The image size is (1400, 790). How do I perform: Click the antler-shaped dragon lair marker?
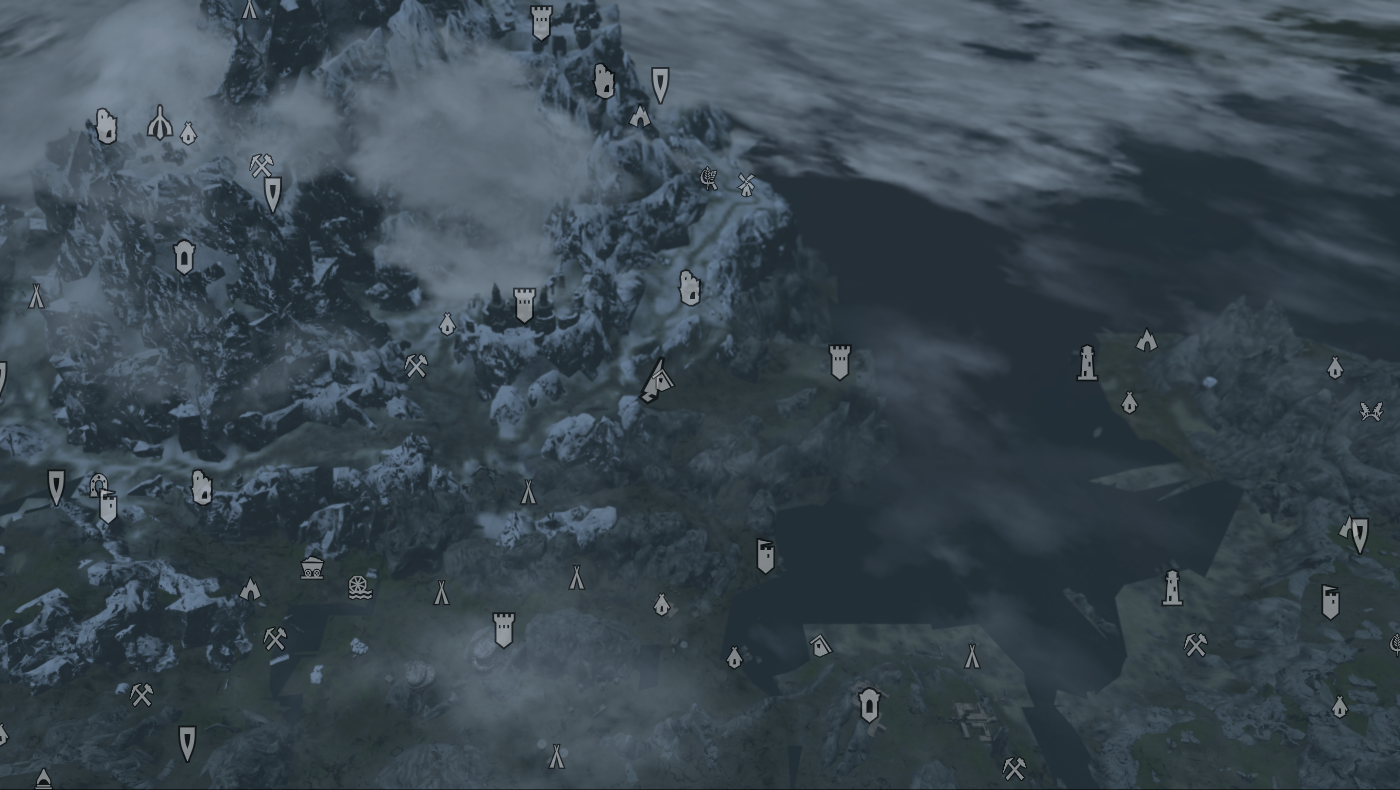[1370, 410]
